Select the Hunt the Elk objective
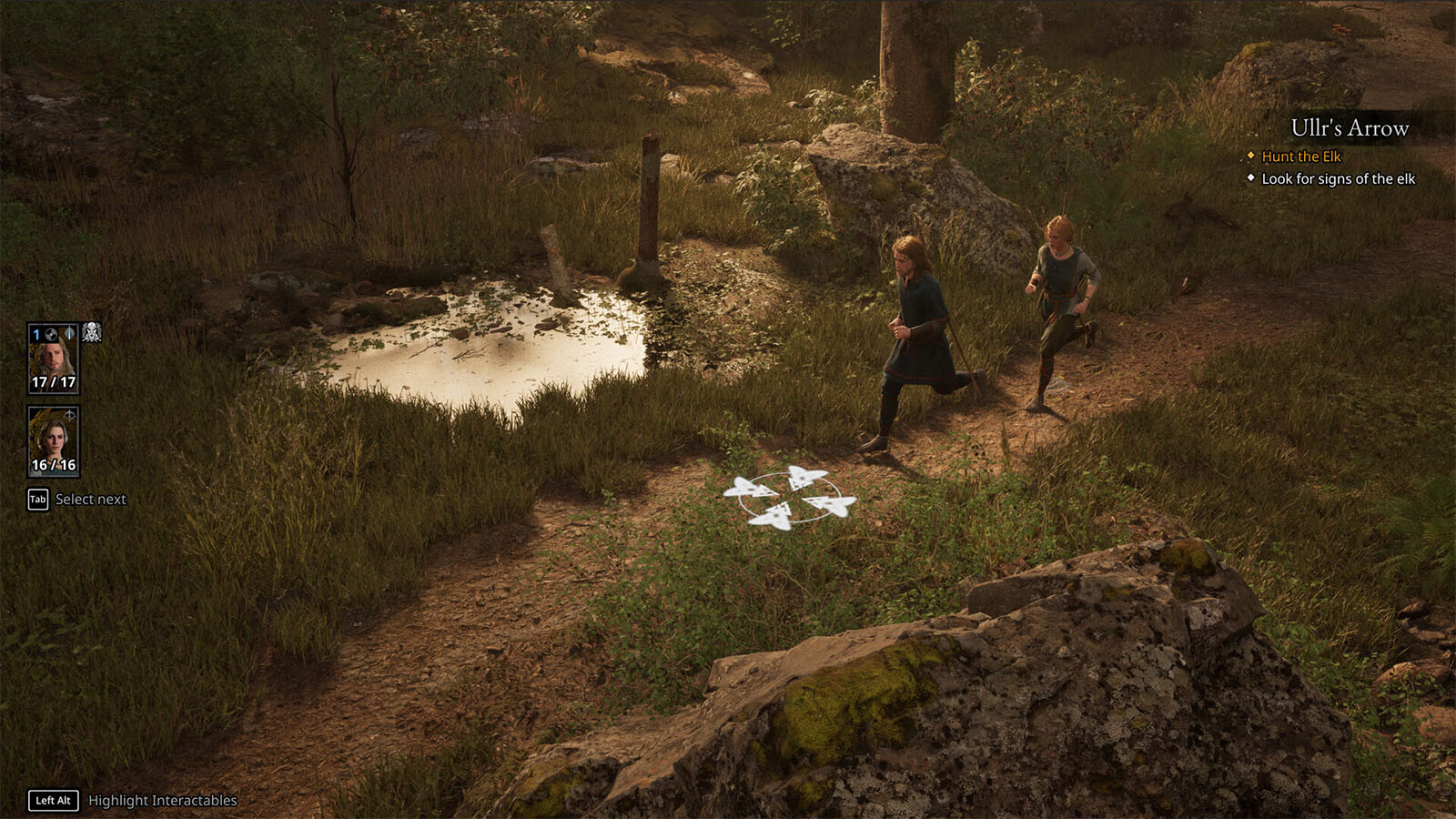1456x819 pixels. click(1300, 157)
